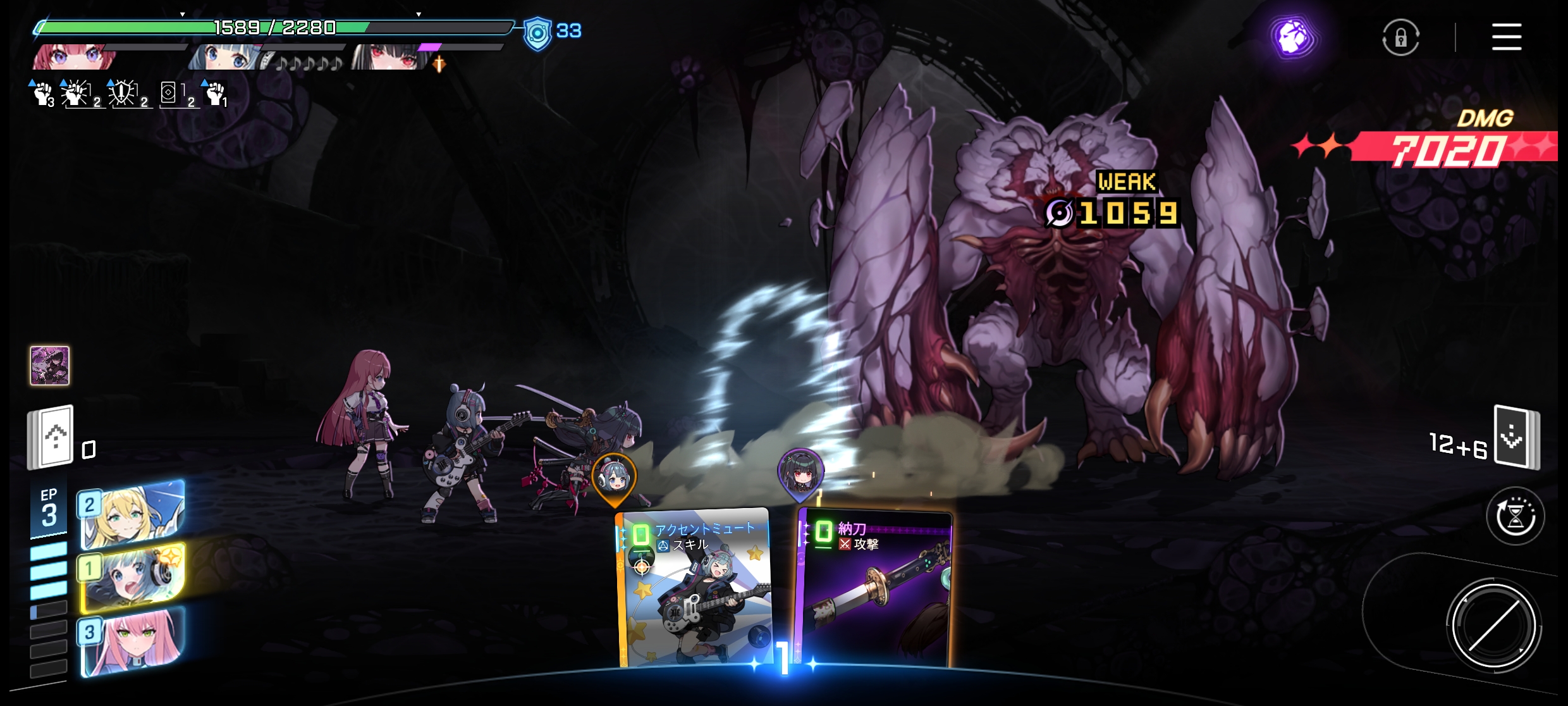Select the アクセントミュート skill card
Image resolution: width=1568 pixels, height=706 pixels.
[694, 588]
